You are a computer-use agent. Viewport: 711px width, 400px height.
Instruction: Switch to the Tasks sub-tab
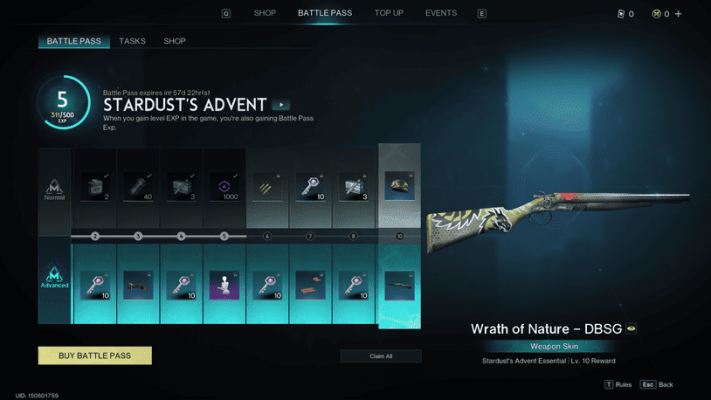132,41
